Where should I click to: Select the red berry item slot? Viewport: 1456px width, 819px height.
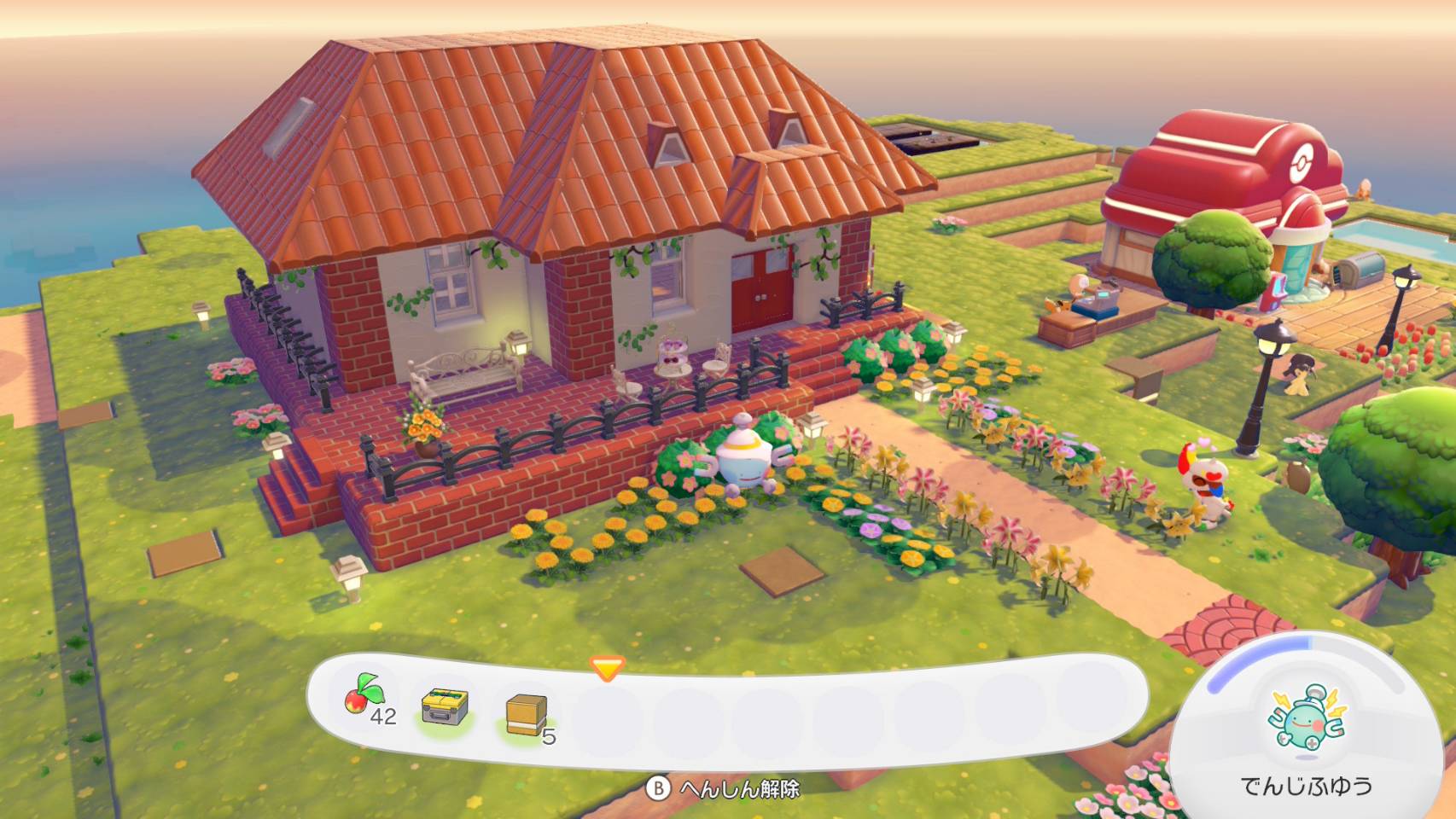365,705
